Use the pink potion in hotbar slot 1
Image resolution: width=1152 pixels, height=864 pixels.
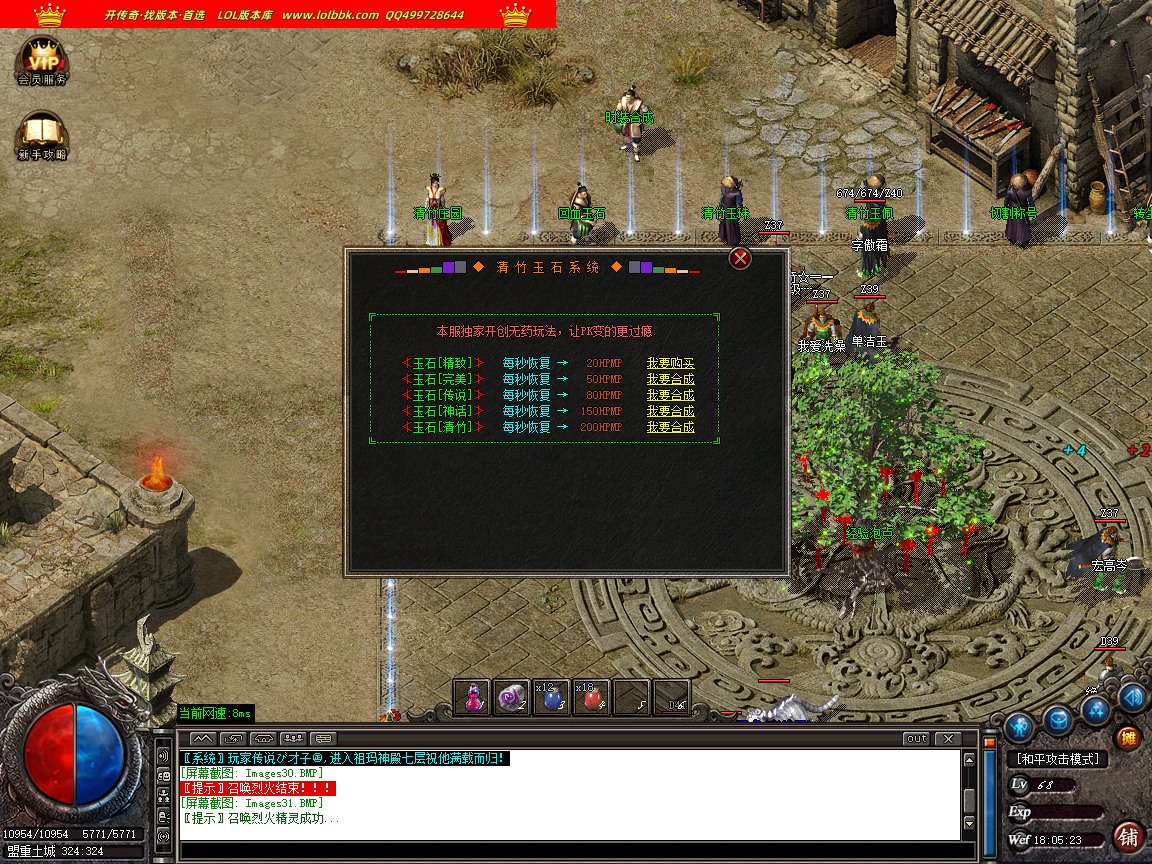pos(472,699)
